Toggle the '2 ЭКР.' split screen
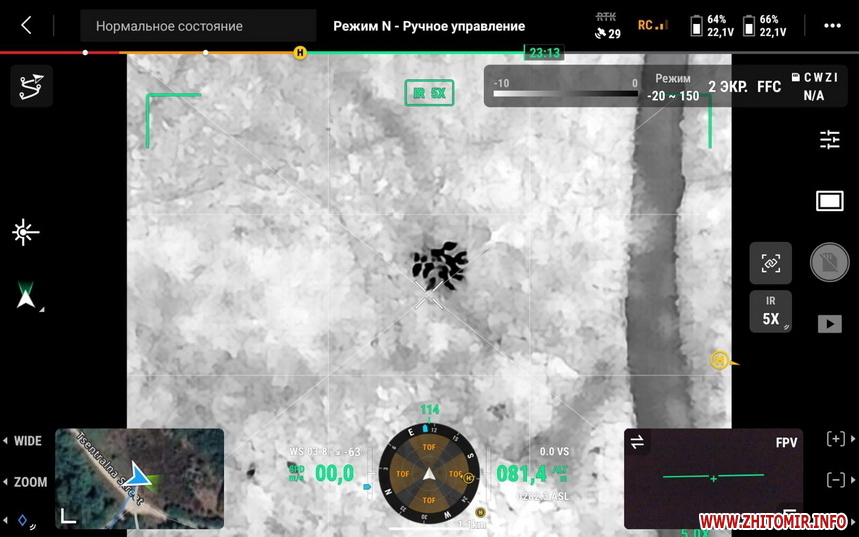 click(x=727, y=87)
